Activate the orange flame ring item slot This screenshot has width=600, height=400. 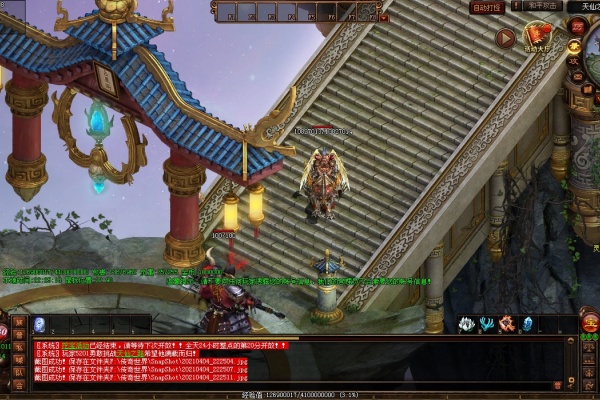[x=507, y=324]
